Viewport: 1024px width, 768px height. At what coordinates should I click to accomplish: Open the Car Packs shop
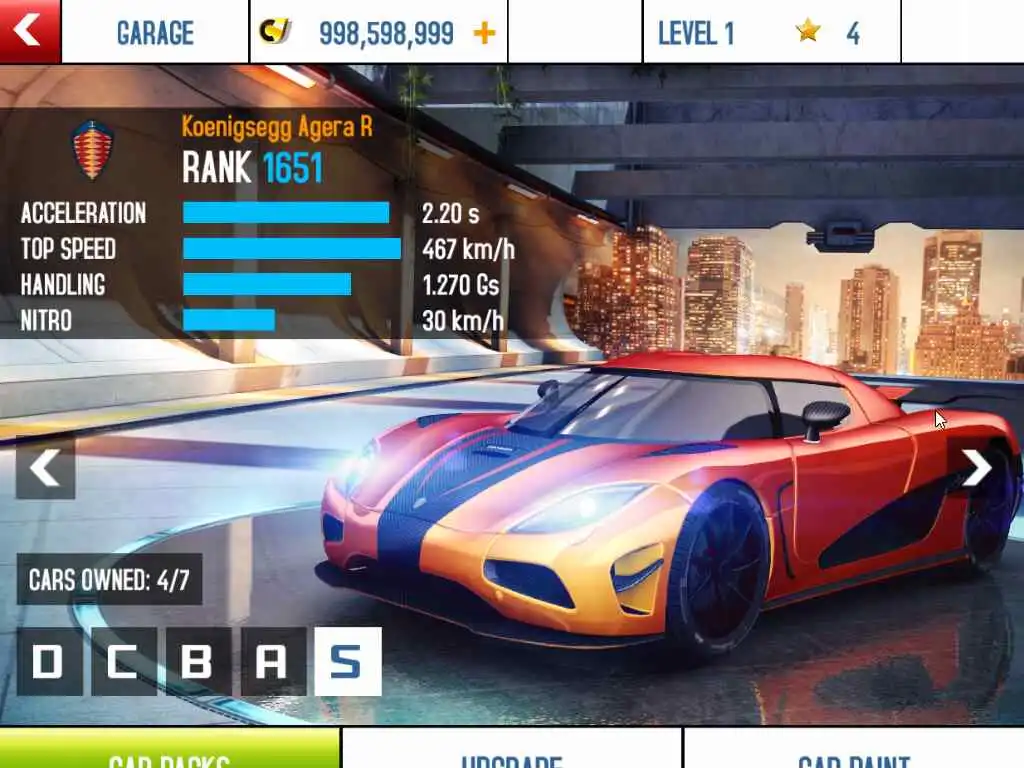170,752
